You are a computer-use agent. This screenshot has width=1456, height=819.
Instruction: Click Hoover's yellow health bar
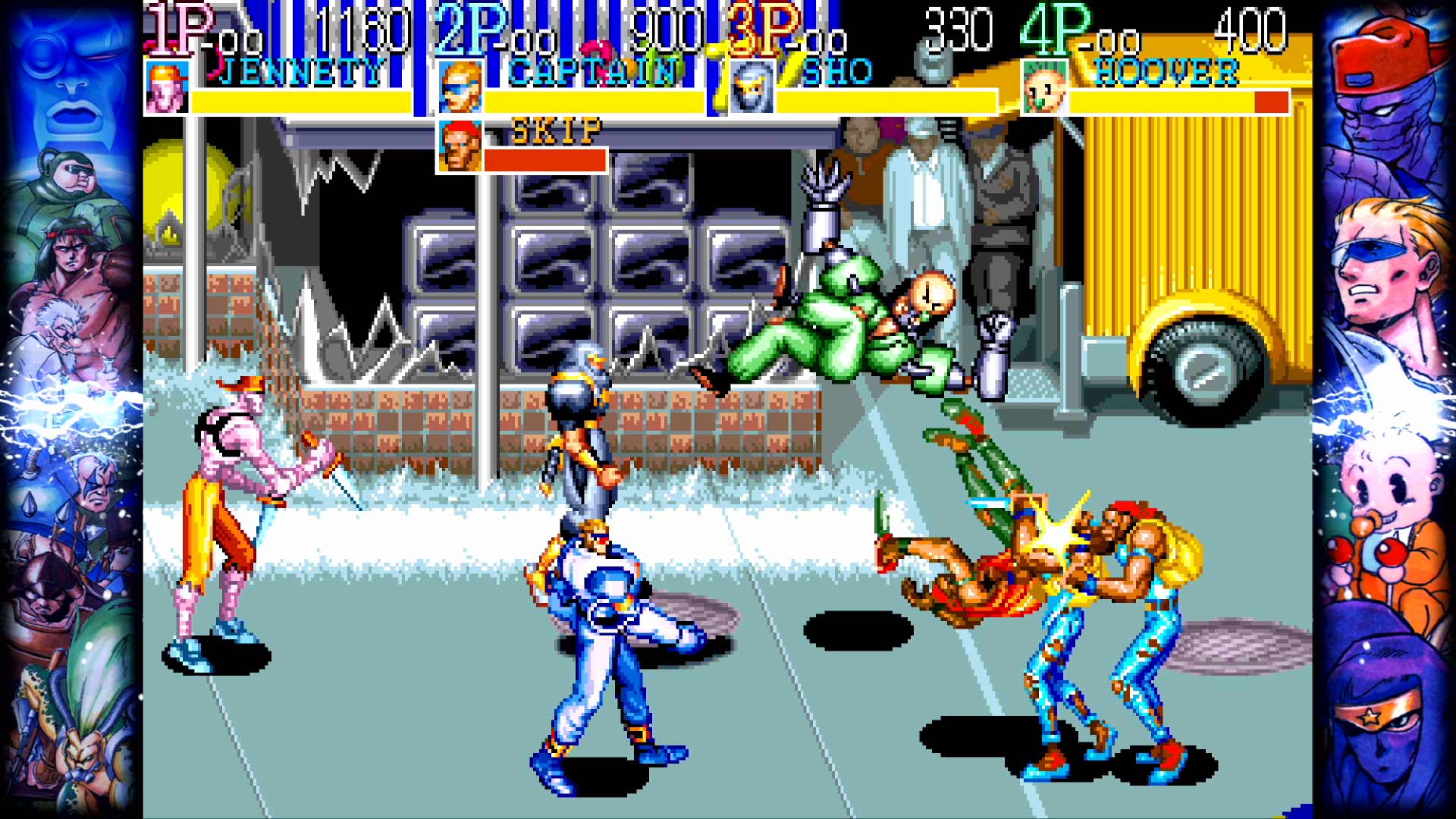[x=1160, y=101]
